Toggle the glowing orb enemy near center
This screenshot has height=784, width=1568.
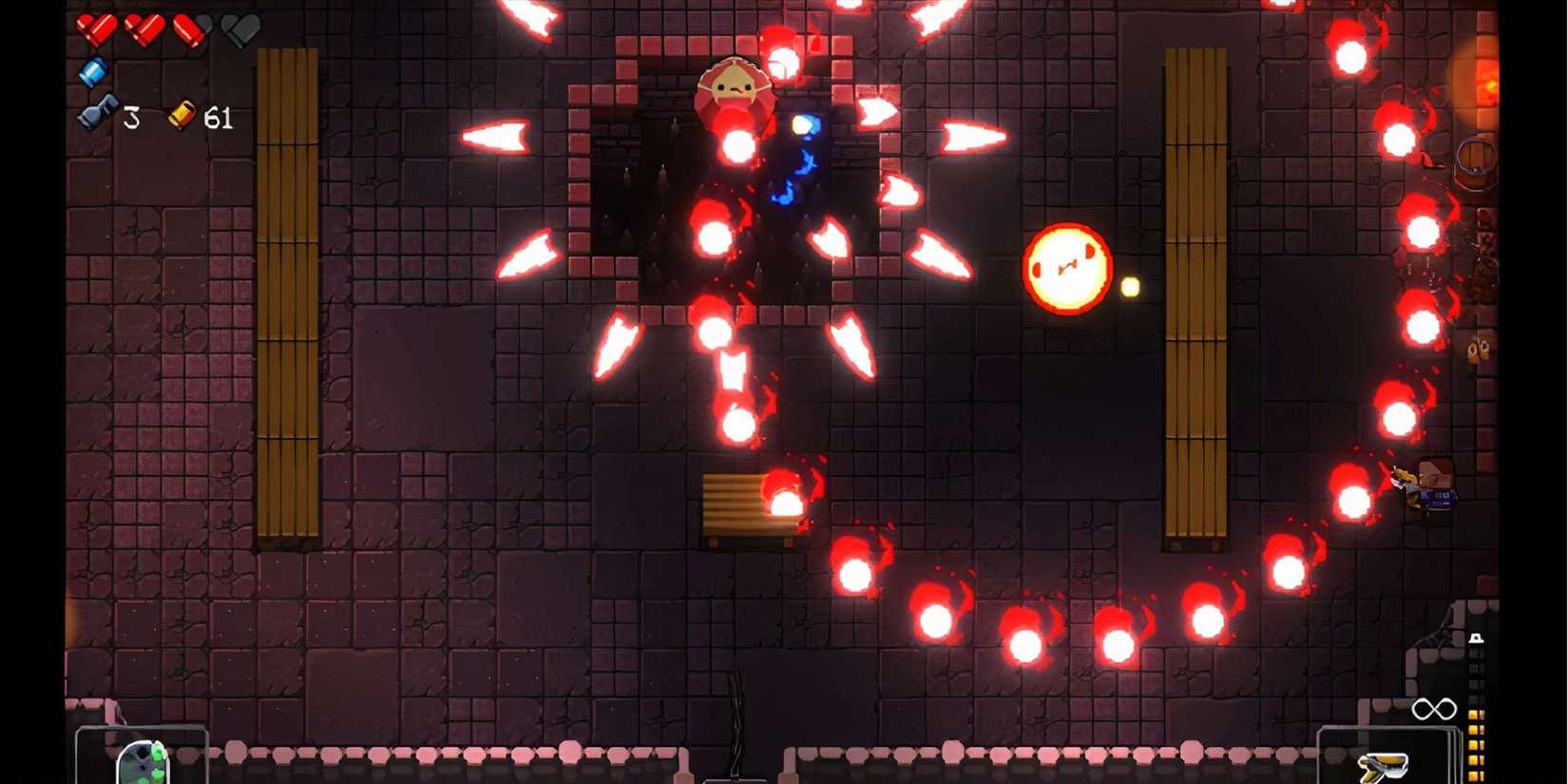click(x=1066, y=266)
